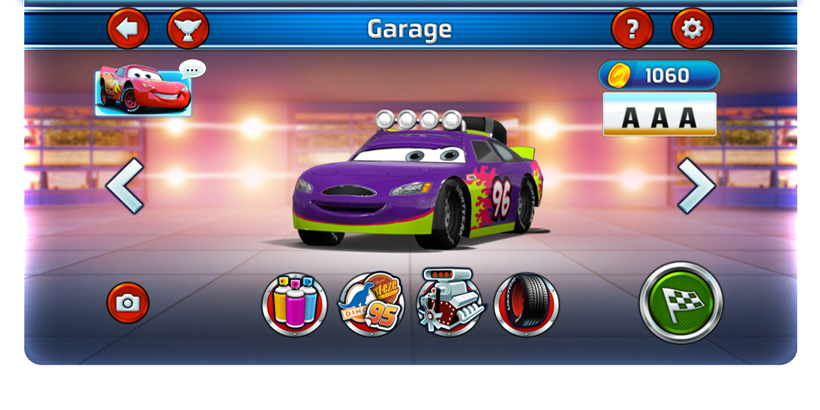Open the 95 decal stickers option
Screen dimensions: 820x410
tap(371, 304)
